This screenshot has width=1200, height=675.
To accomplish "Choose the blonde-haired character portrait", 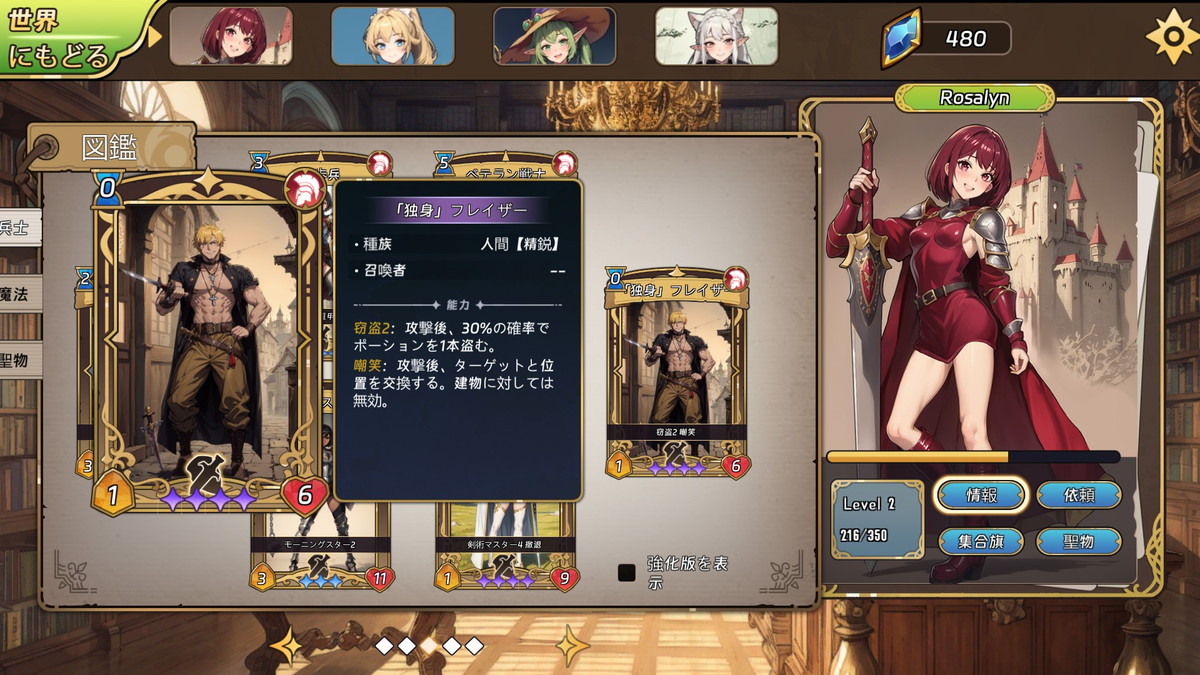I will tap(392, 36).
